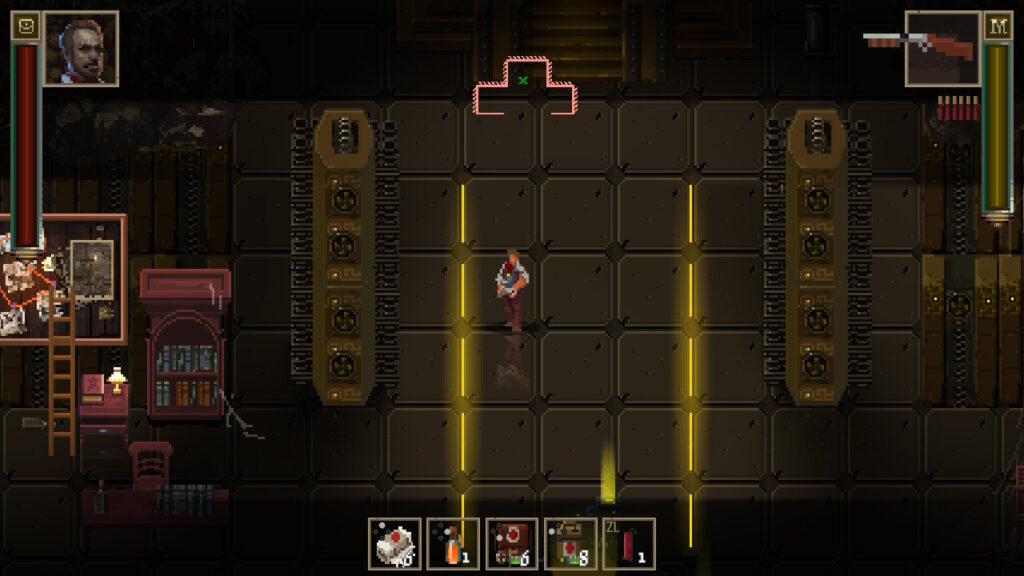1024x576 pixels.
Task: Click the chest icon above the health bar
Action: 25,26
